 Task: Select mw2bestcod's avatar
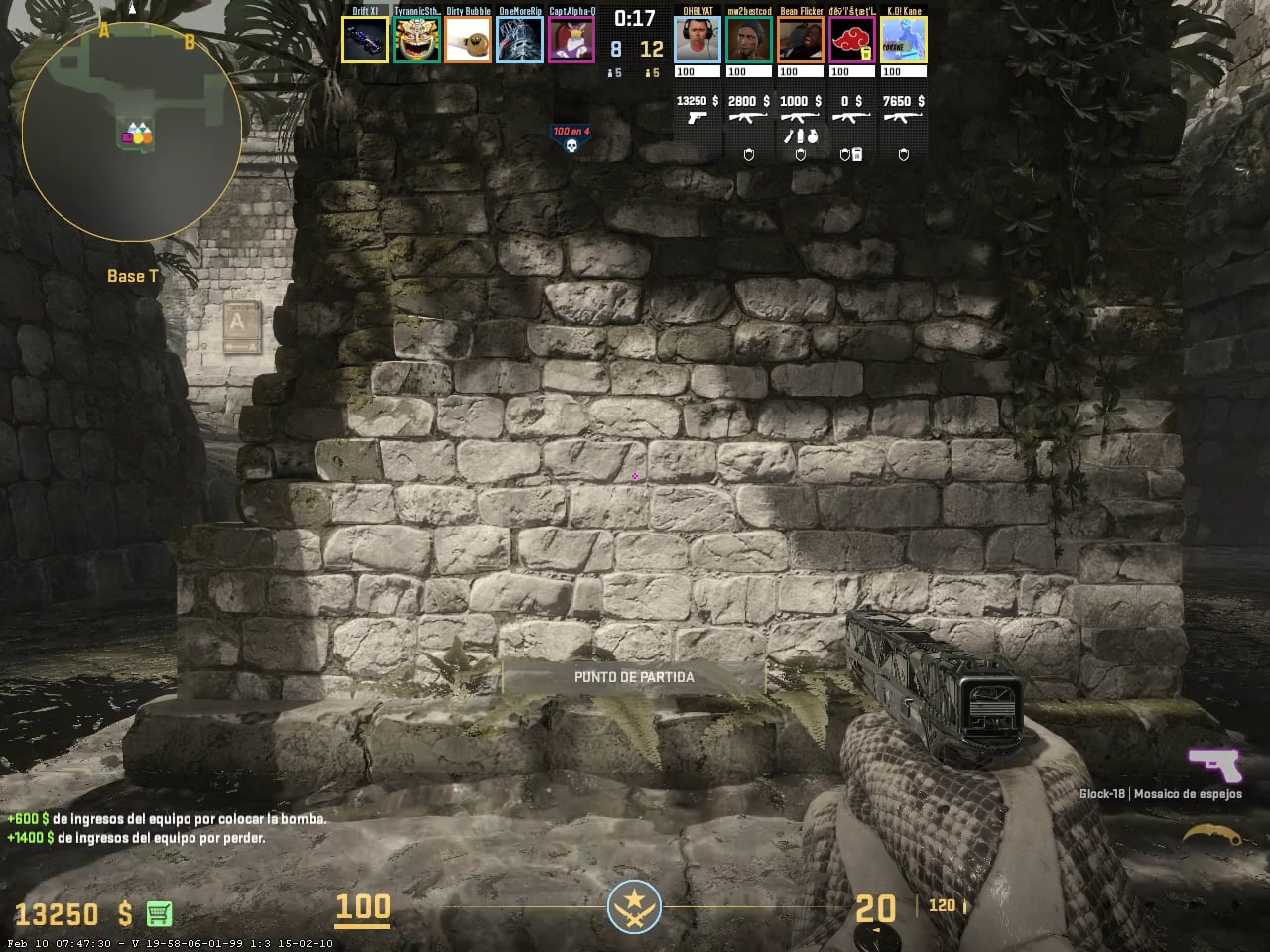click(x=749, y=40)
